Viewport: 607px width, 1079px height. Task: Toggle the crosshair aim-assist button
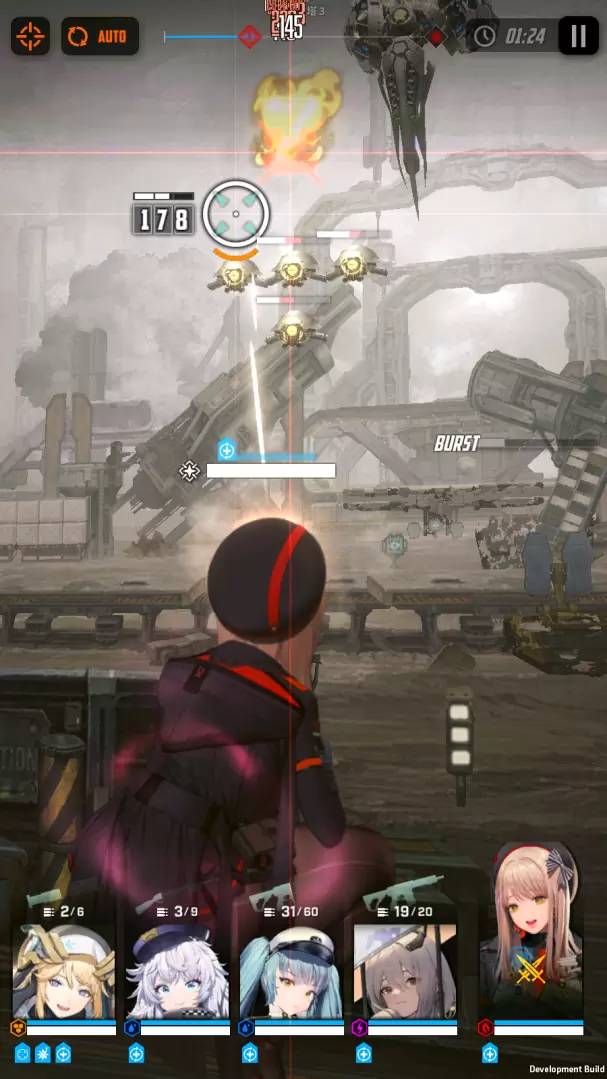point(30,37)
